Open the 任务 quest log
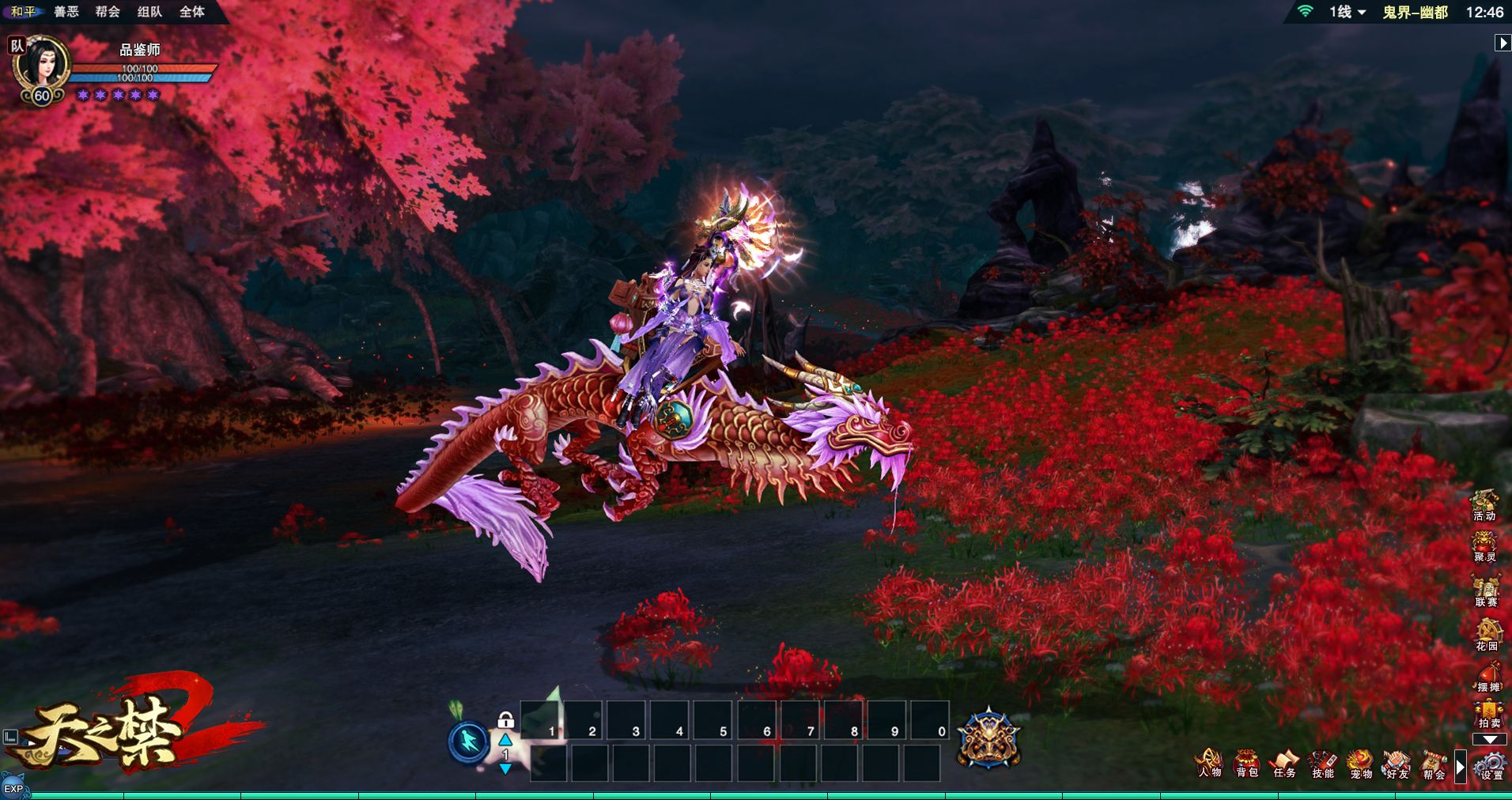The image size is (1512, 800). [1284, 764]
